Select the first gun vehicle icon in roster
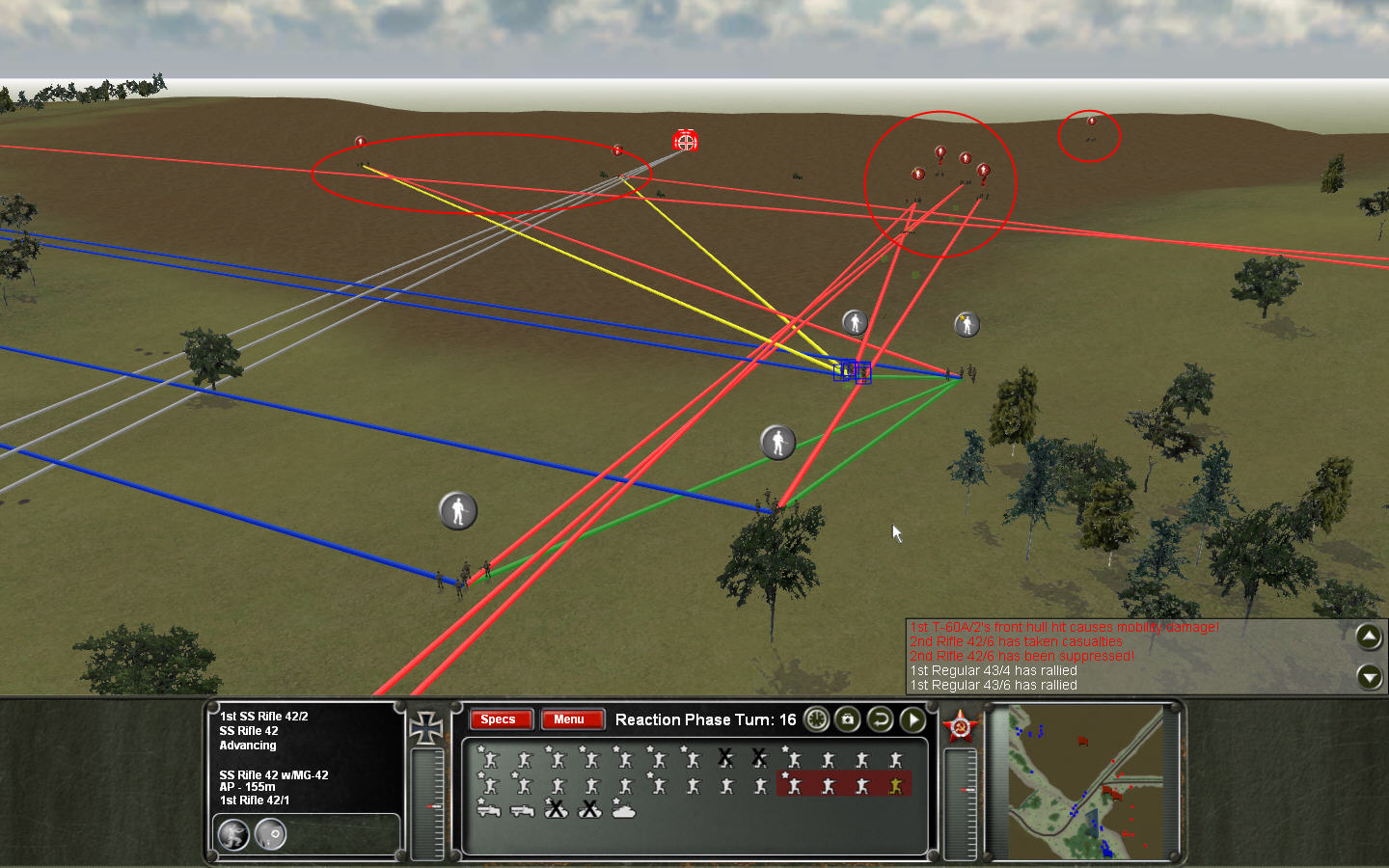1389x868 pixels. click(489, 810)
